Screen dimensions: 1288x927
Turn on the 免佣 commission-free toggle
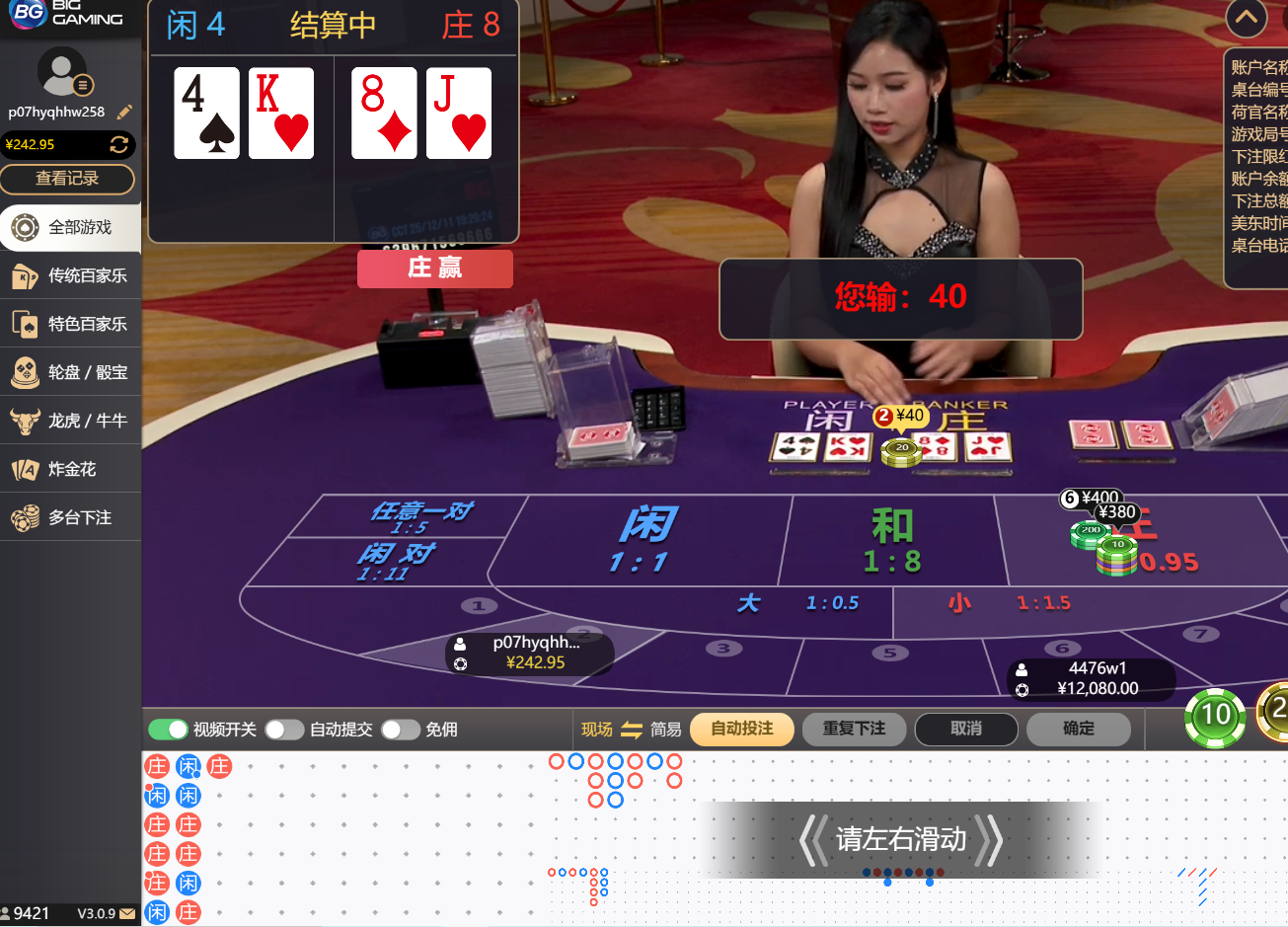coord(401,730)
